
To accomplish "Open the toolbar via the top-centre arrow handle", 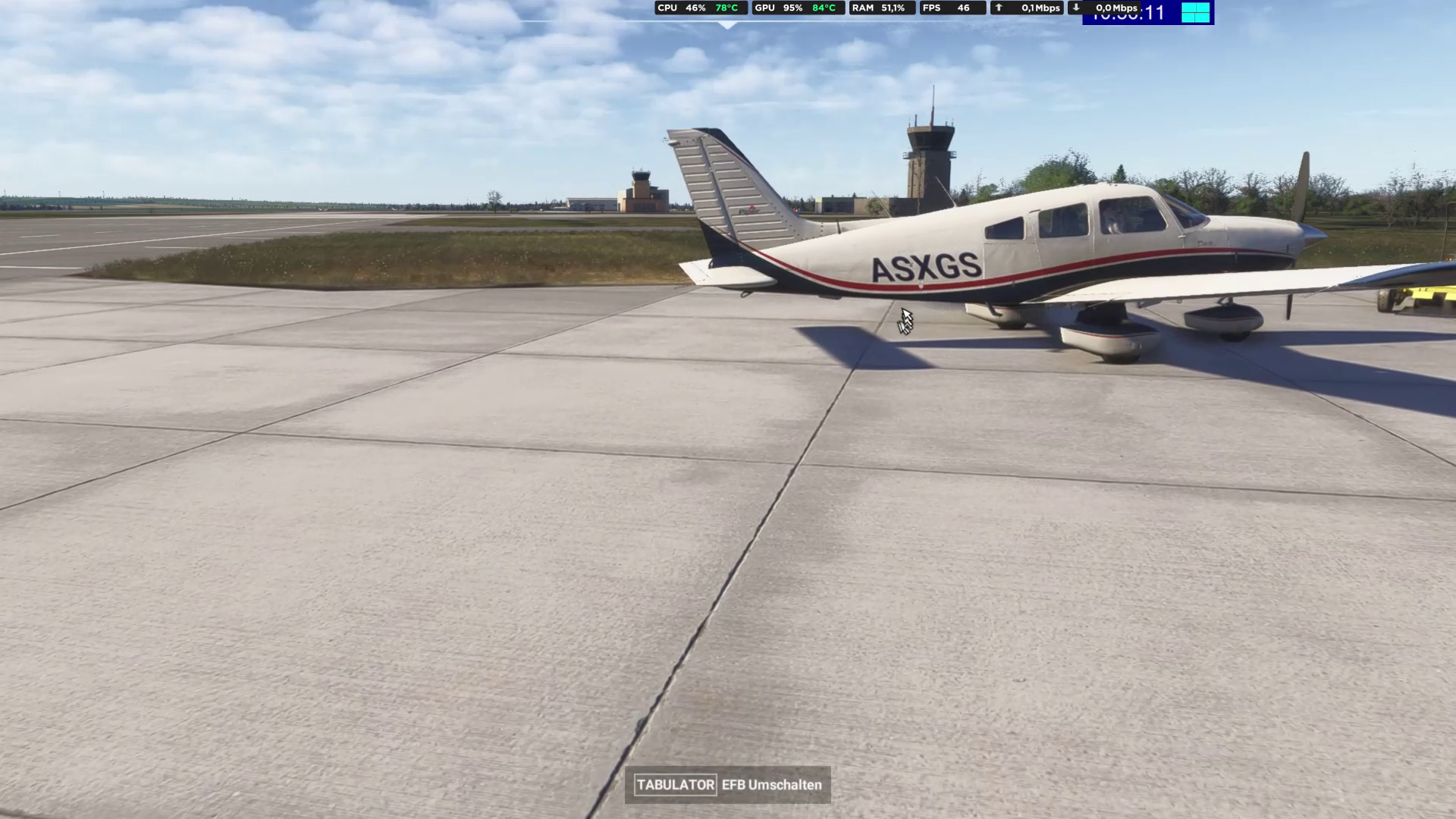I will pos(728,25).
